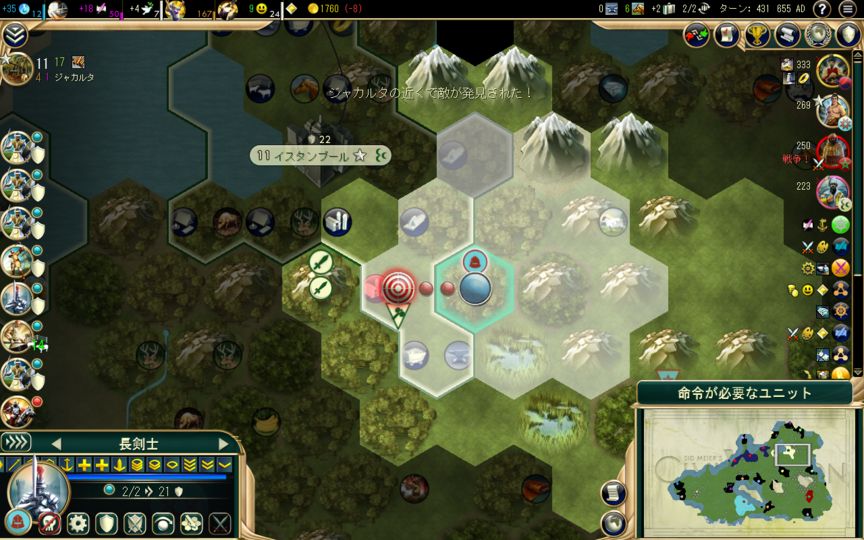Select the previous unit with left arrow
This screenshot has width=864, height=540.
pos(56,443)
